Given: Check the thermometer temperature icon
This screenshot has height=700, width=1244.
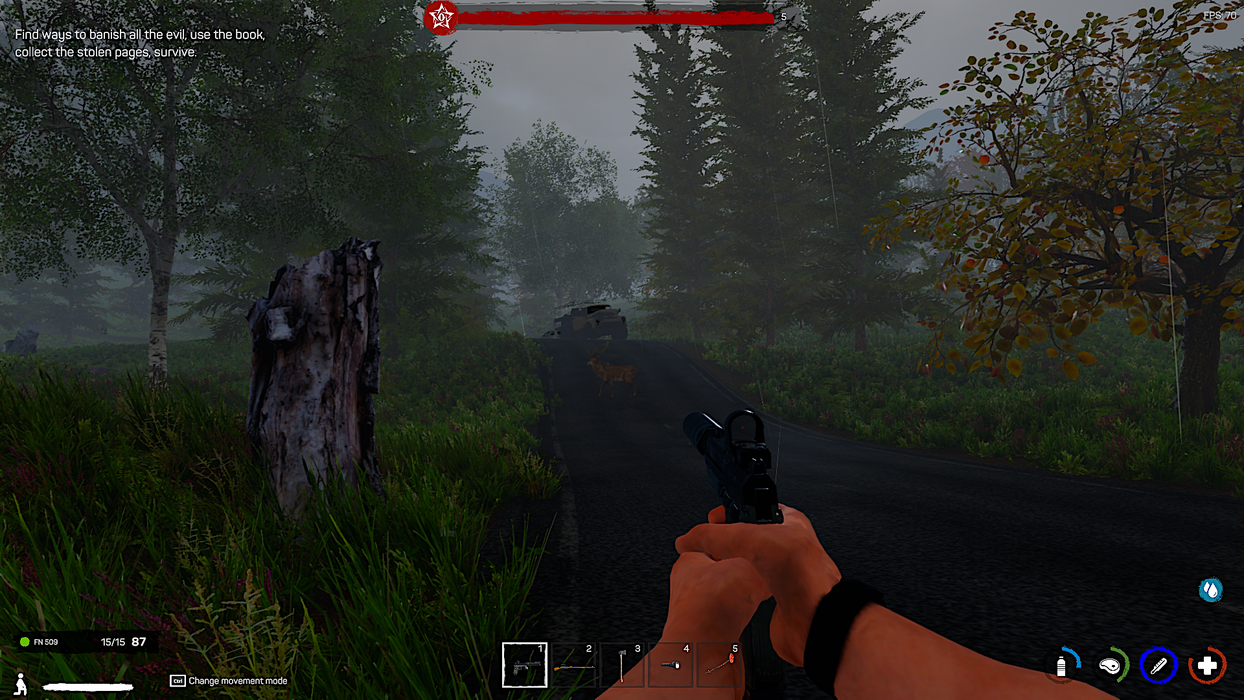Looking at the screenshot, I should (x=1158, y=665).
